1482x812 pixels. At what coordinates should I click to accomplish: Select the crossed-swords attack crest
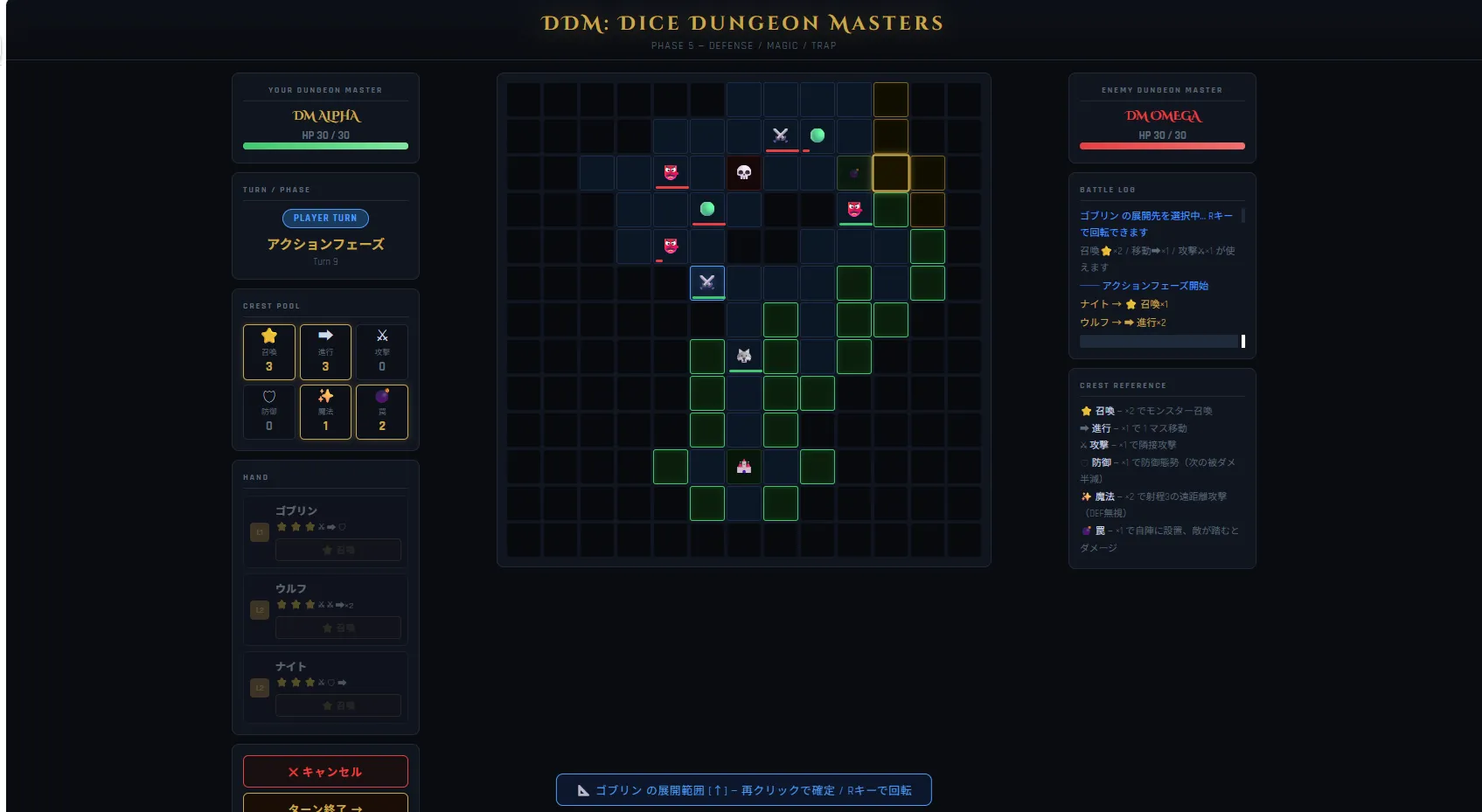(382, 351)
